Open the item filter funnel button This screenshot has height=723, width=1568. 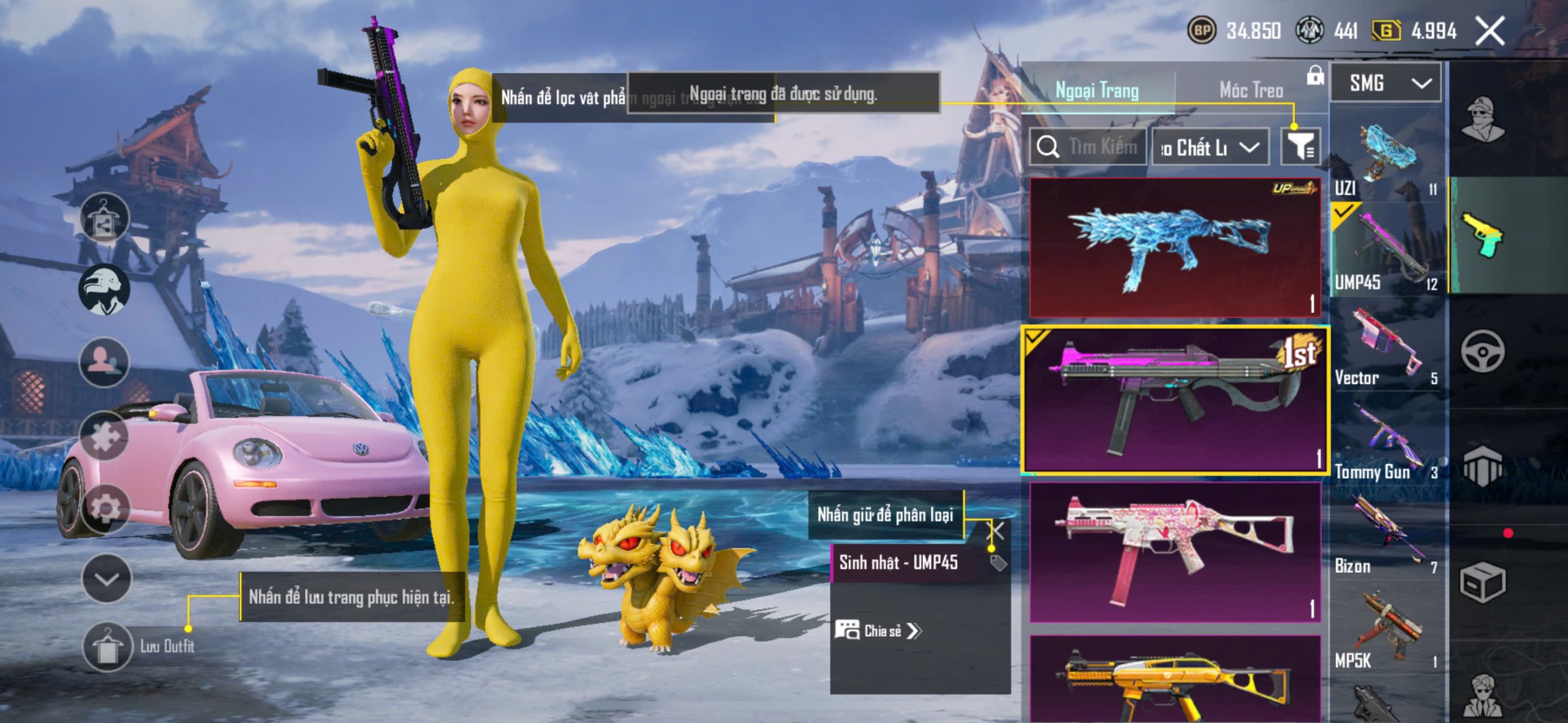click(1300, 147)
